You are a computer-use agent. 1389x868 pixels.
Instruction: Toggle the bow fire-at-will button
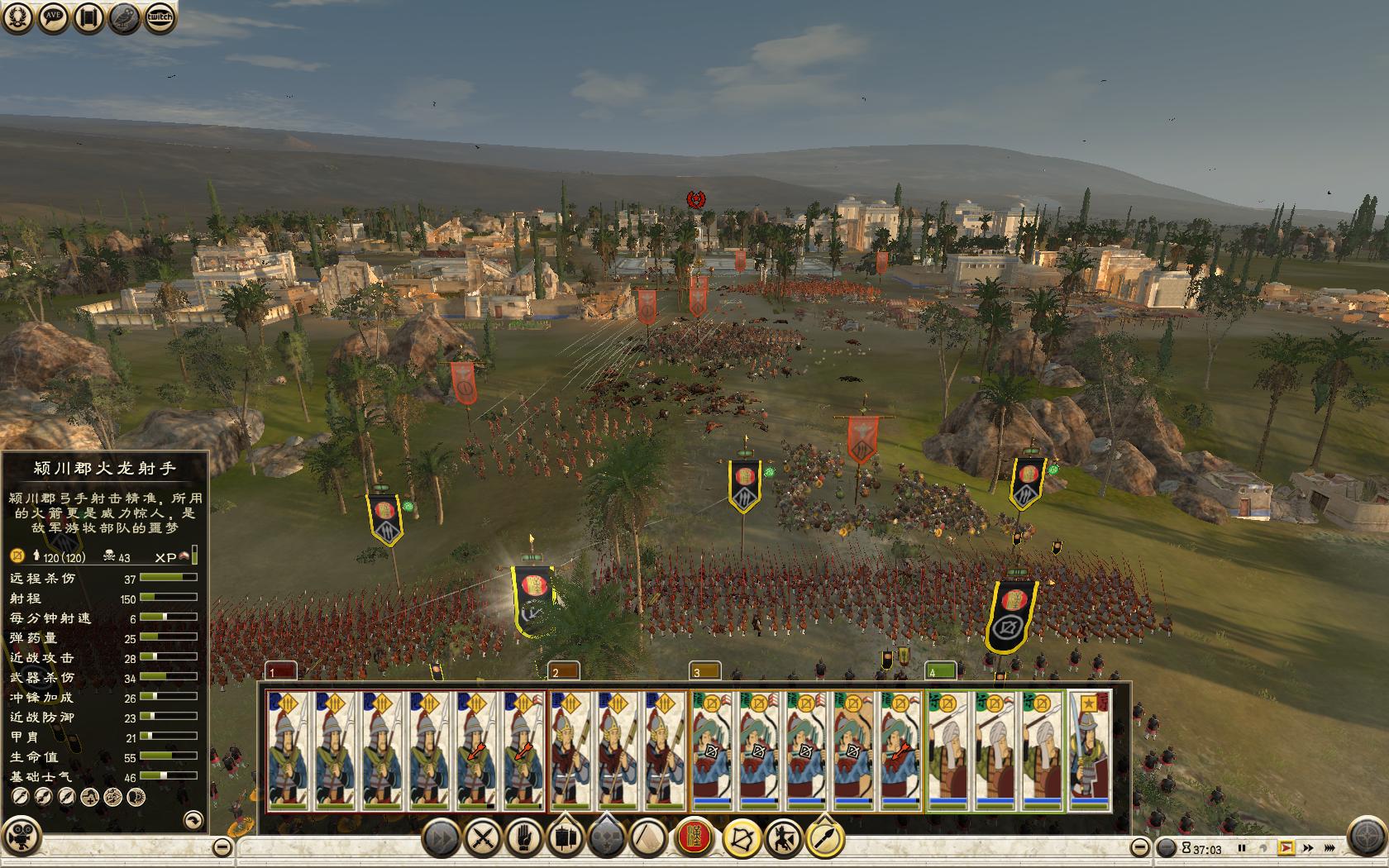[x=742, y=838]
